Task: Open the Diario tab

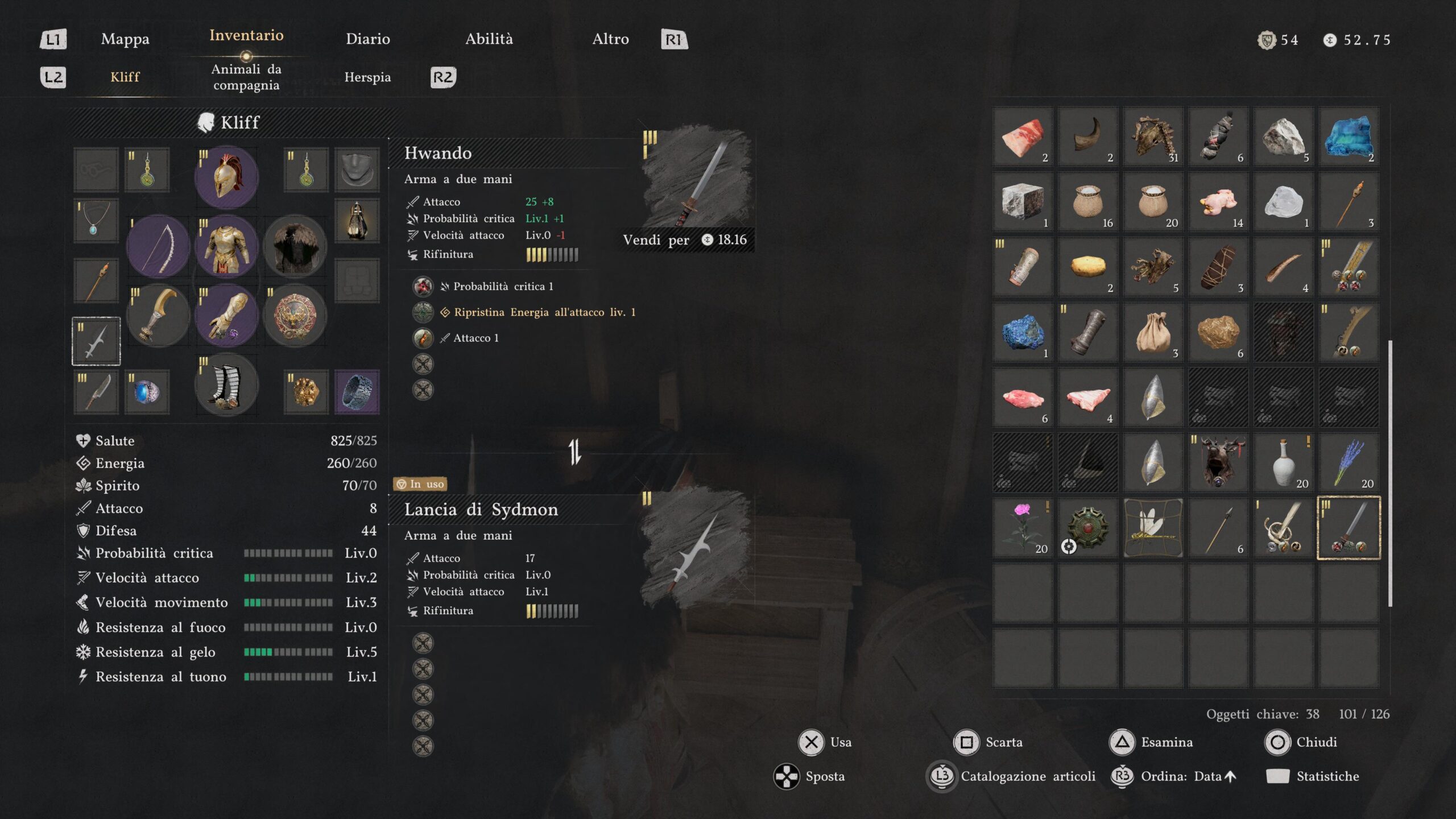Action: click(367, 39)
